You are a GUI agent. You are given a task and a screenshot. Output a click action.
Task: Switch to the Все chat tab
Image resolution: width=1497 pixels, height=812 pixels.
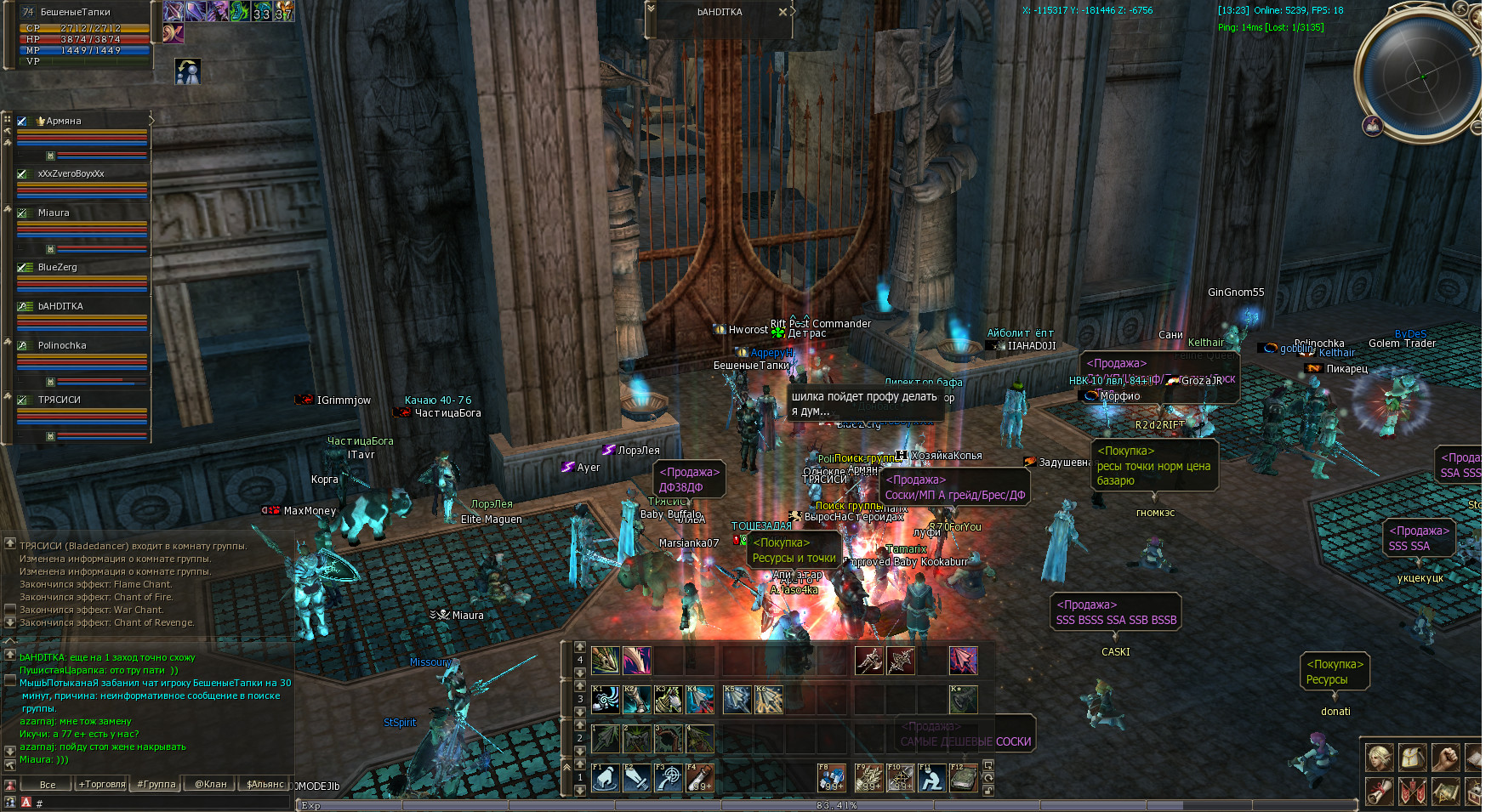[x=48, y=784]
